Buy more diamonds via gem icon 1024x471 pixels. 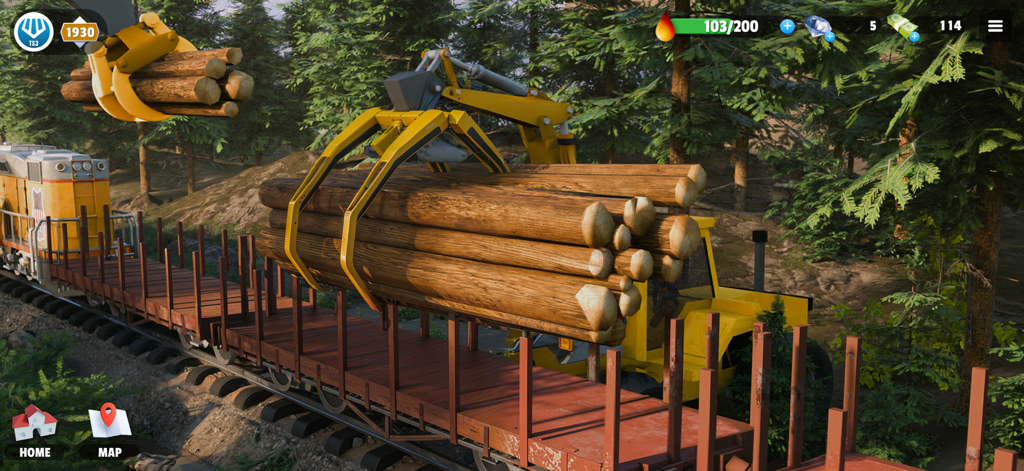pos(820,28)
